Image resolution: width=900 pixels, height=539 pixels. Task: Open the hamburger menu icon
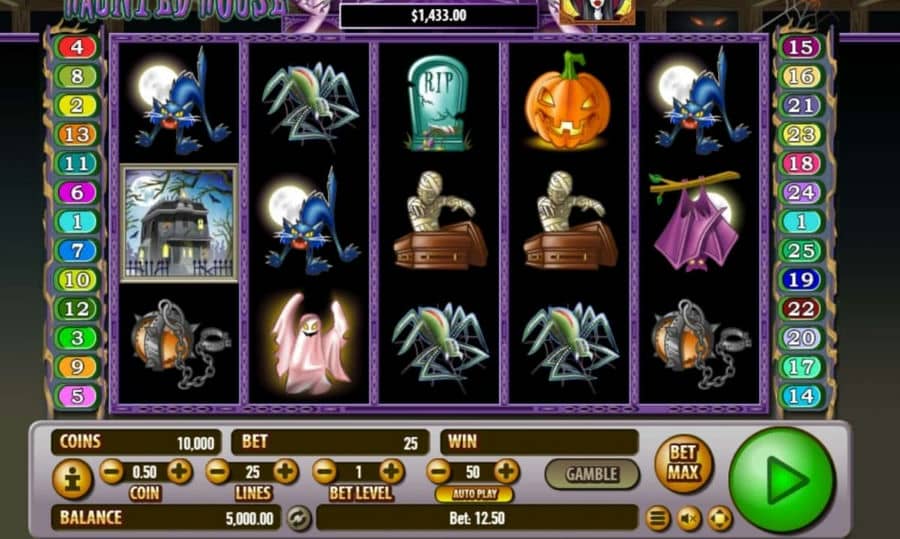(x=657, y=518)
